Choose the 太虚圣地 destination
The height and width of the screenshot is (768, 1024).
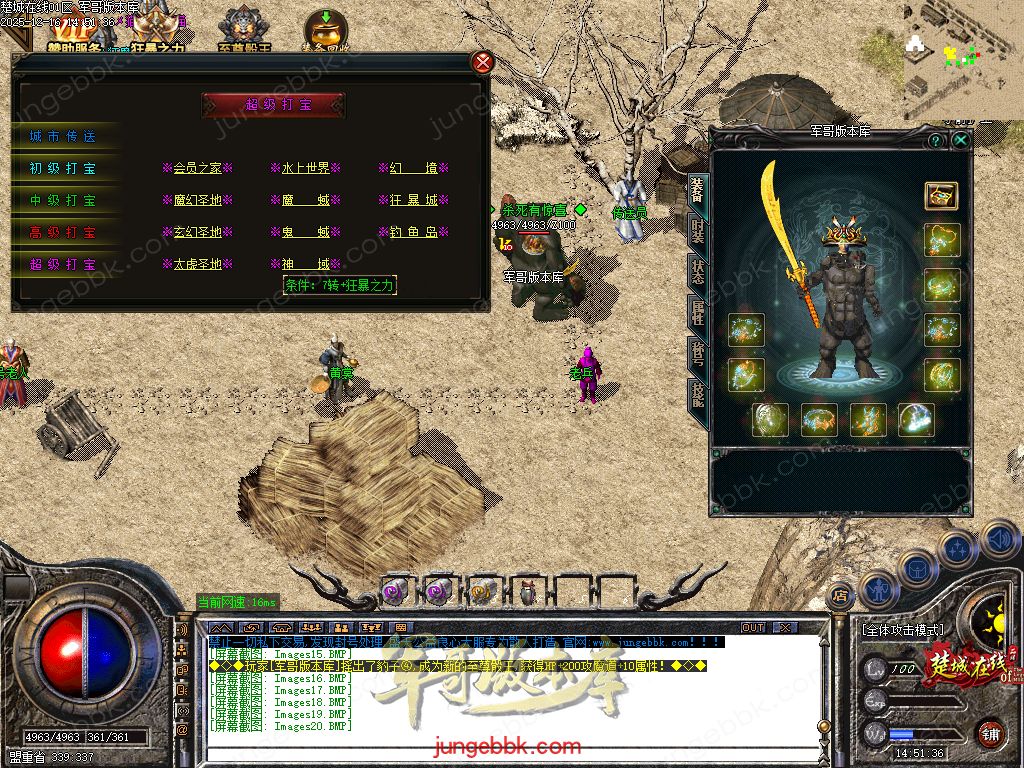click(x=198, y=264)
